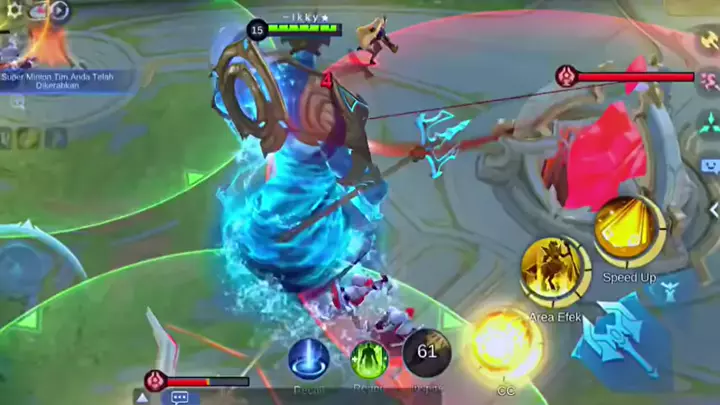Click the round play arrow button
Viewport: 720px width, 405px height.
pyautogui.click(x=59, y=11)
